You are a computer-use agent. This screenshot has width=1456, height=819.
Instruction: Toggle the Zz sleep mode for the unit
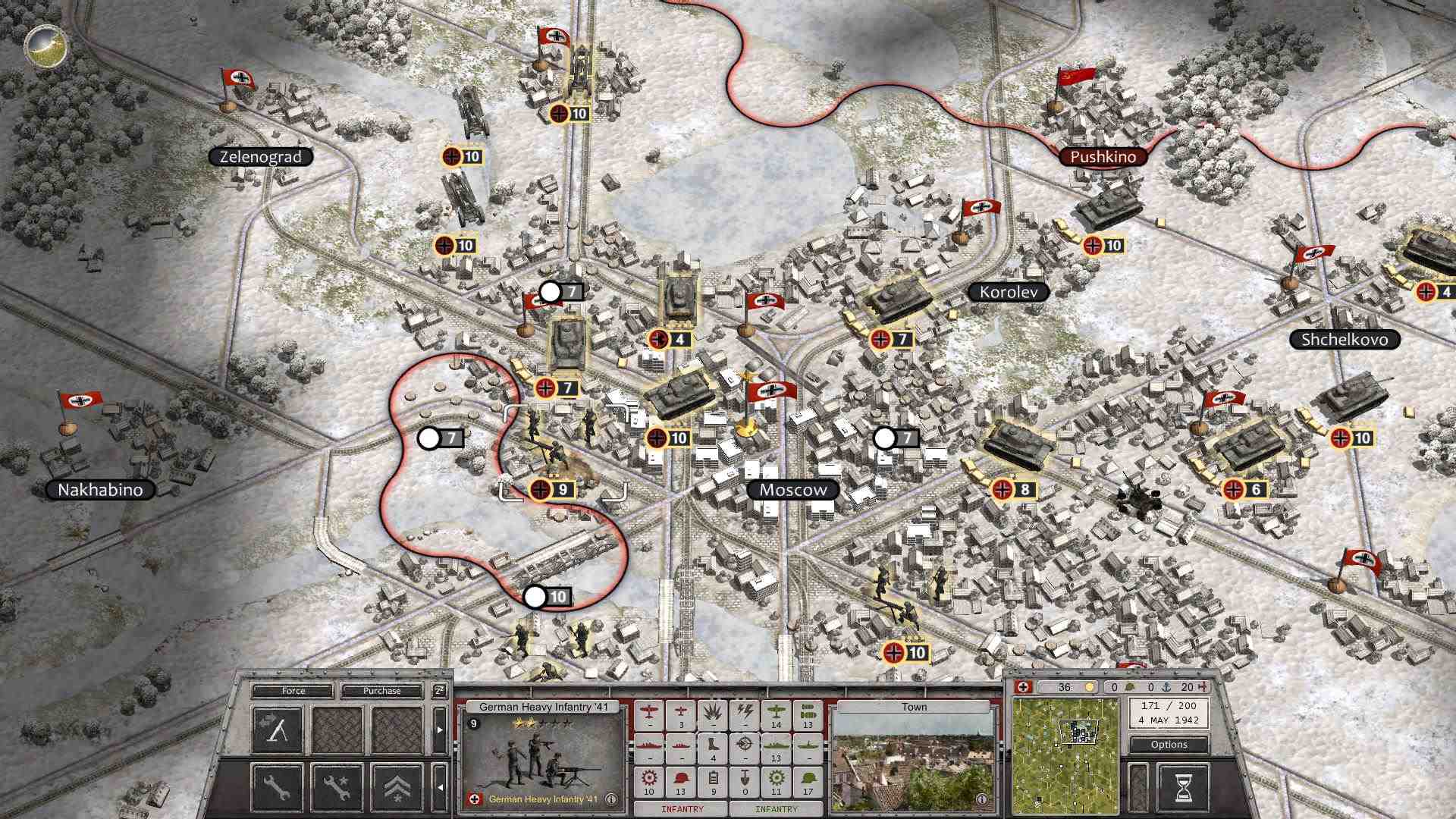pos(440,690)
